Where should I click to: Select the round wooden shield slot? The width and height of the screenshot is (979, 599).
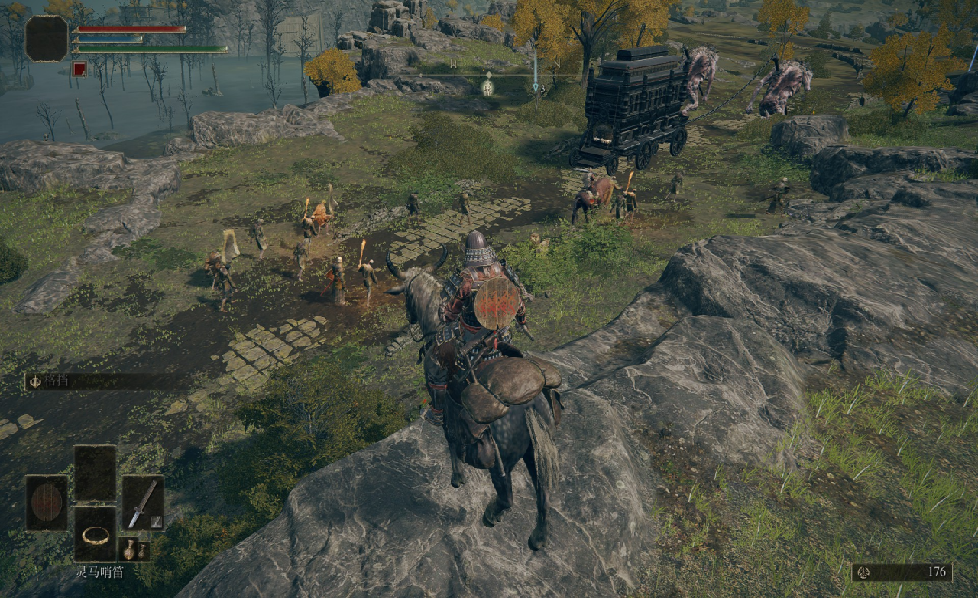tap(47, 502)
